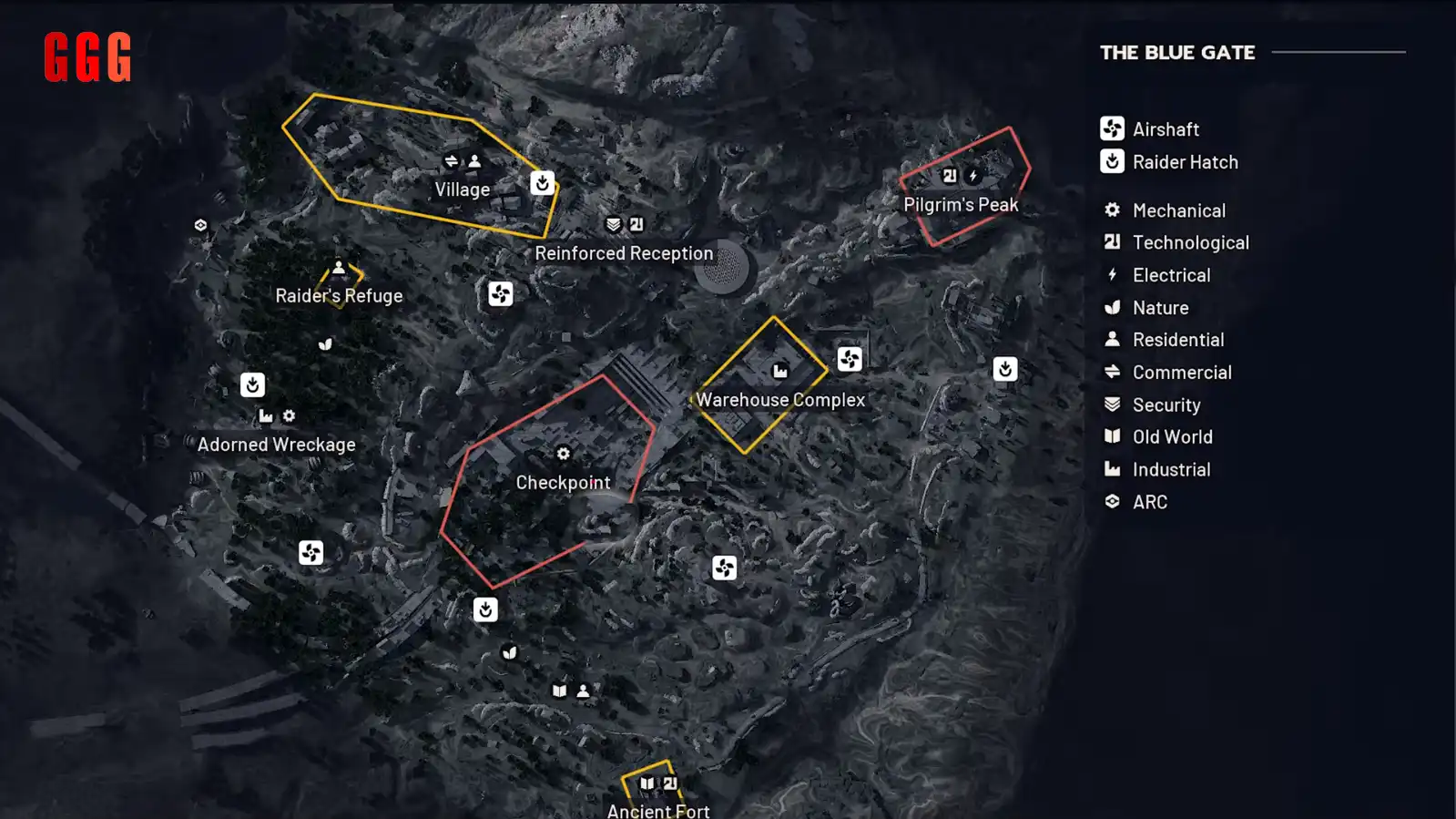Click the Airshaft fan icon right of Warehouse Complex
The width and height of the screenshot is (1456, 819).
point(851,359)
